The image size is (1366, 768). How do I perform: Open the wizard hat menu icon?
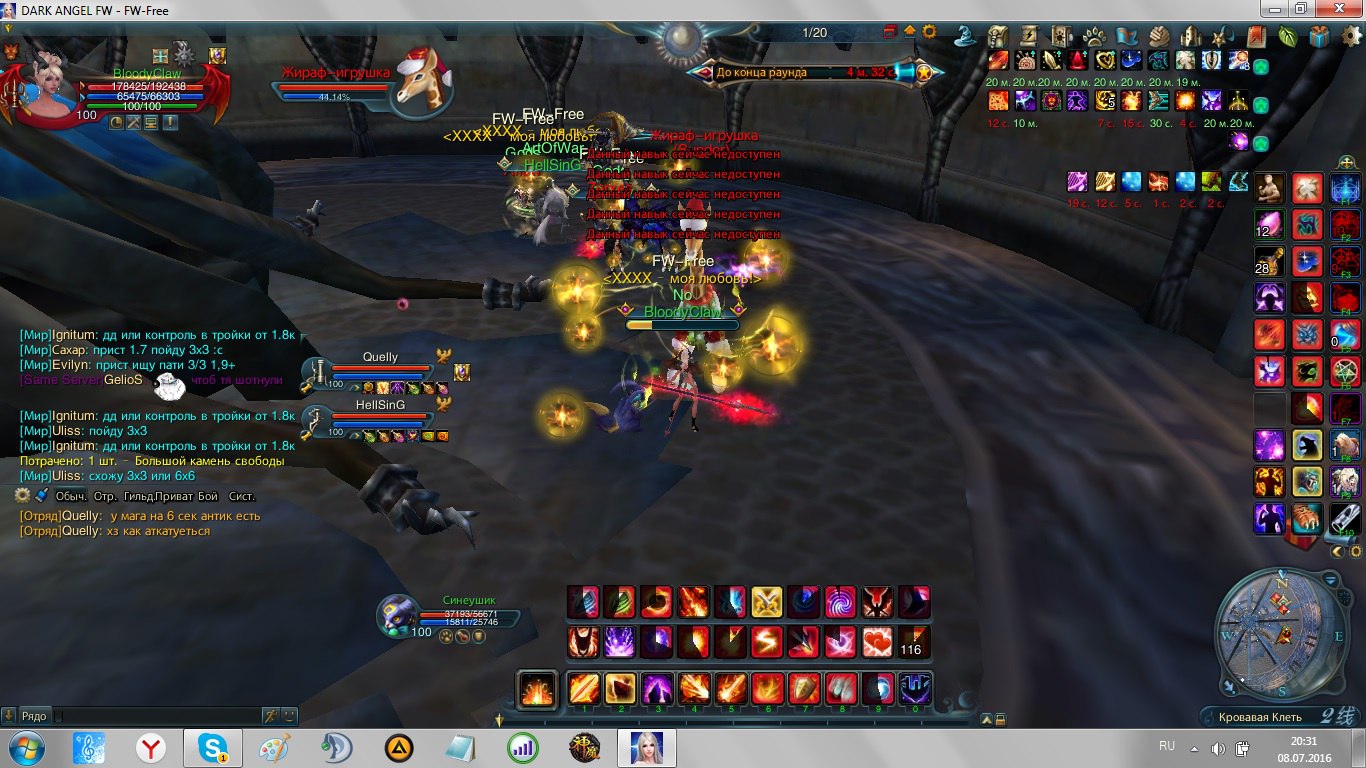[964, 36]
